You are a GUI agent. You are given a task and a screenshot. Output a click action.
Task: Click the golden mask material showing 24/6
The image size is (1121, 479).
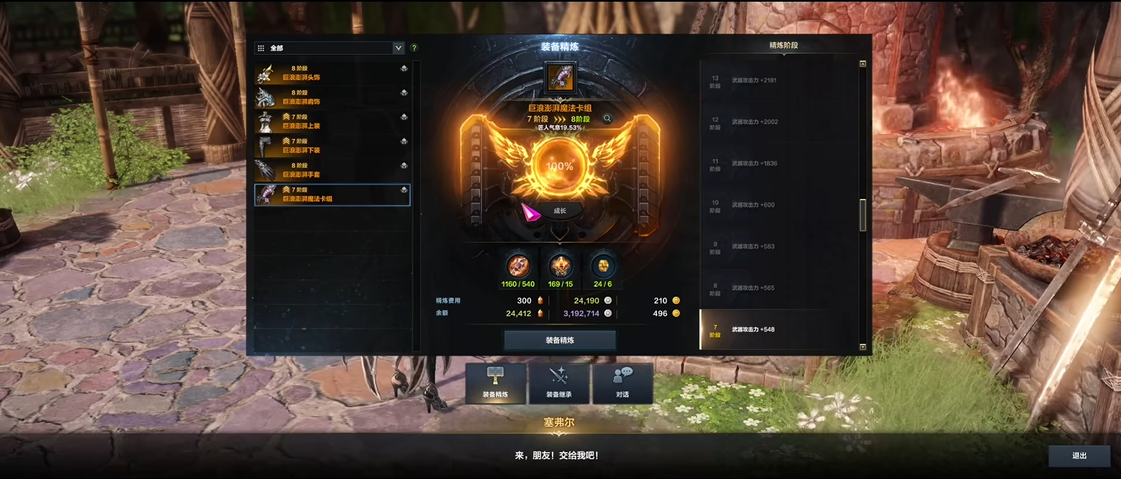pos(601,265)
